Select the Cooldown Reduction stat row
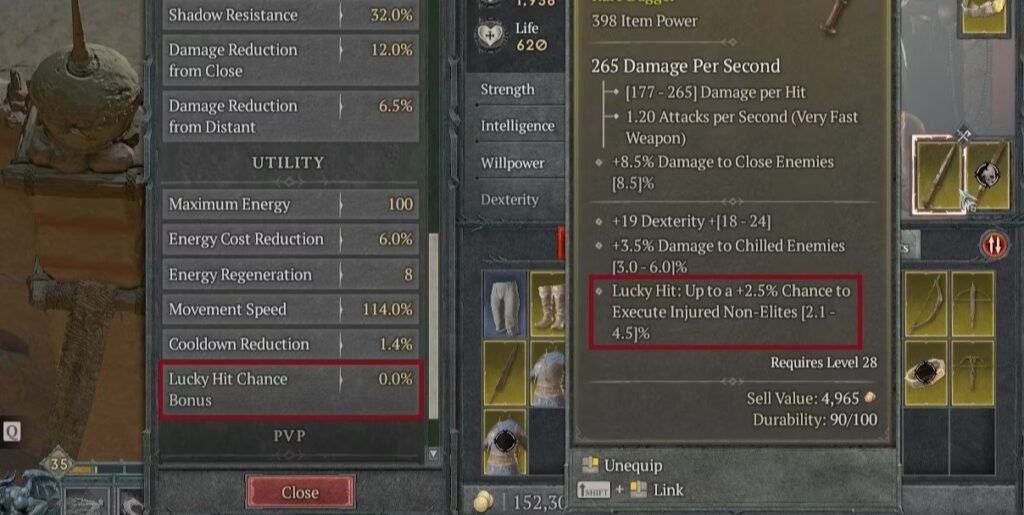The image size is (1024, 515). coord(290,344)
